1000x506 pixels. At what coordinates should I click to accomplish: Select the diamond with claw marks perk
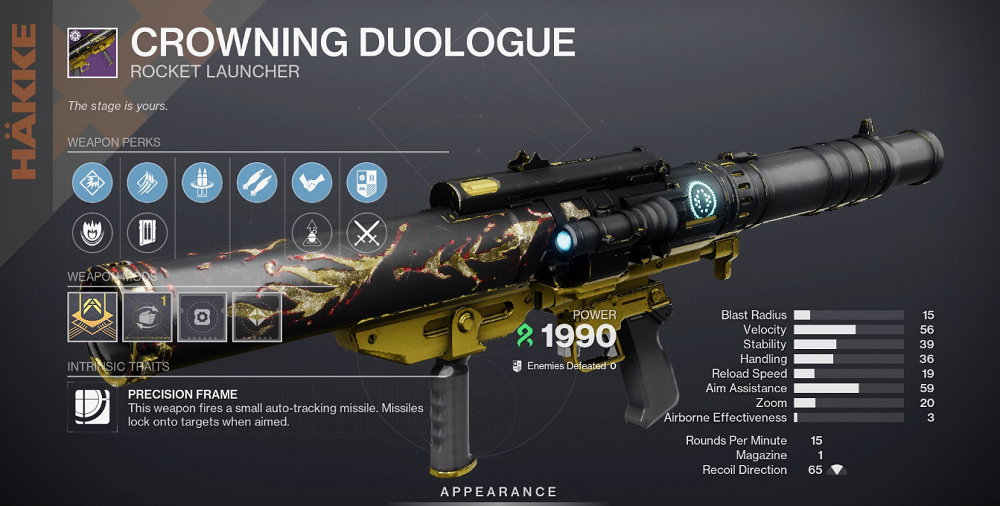pos(147,183)
